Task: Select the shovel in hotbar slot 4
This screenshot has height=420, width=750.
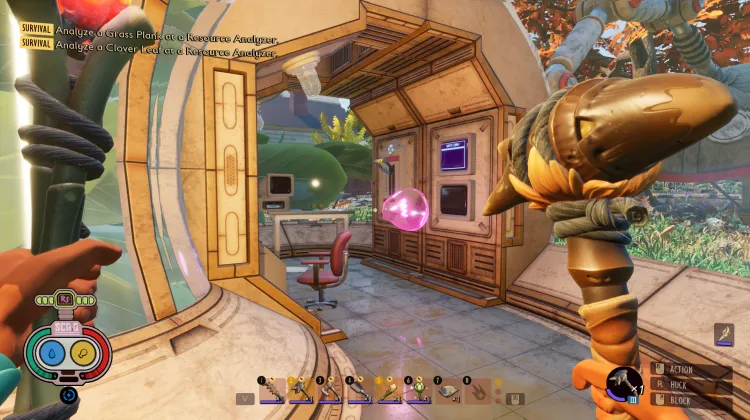Action: pos(359,391)
